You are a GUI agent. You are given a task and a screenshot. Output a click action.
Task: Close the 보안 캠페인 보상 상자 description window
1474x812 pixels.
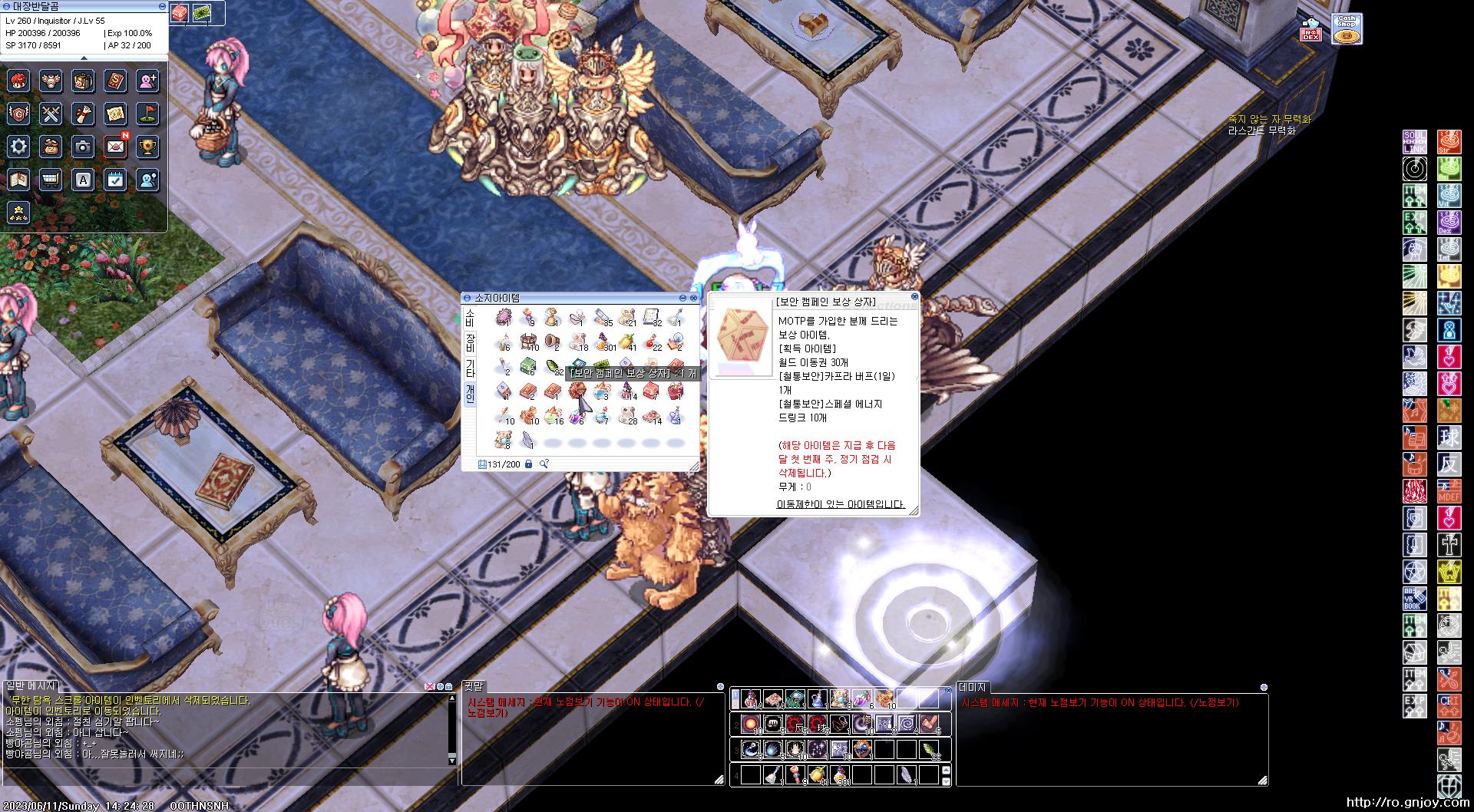(x=914, y=296)
